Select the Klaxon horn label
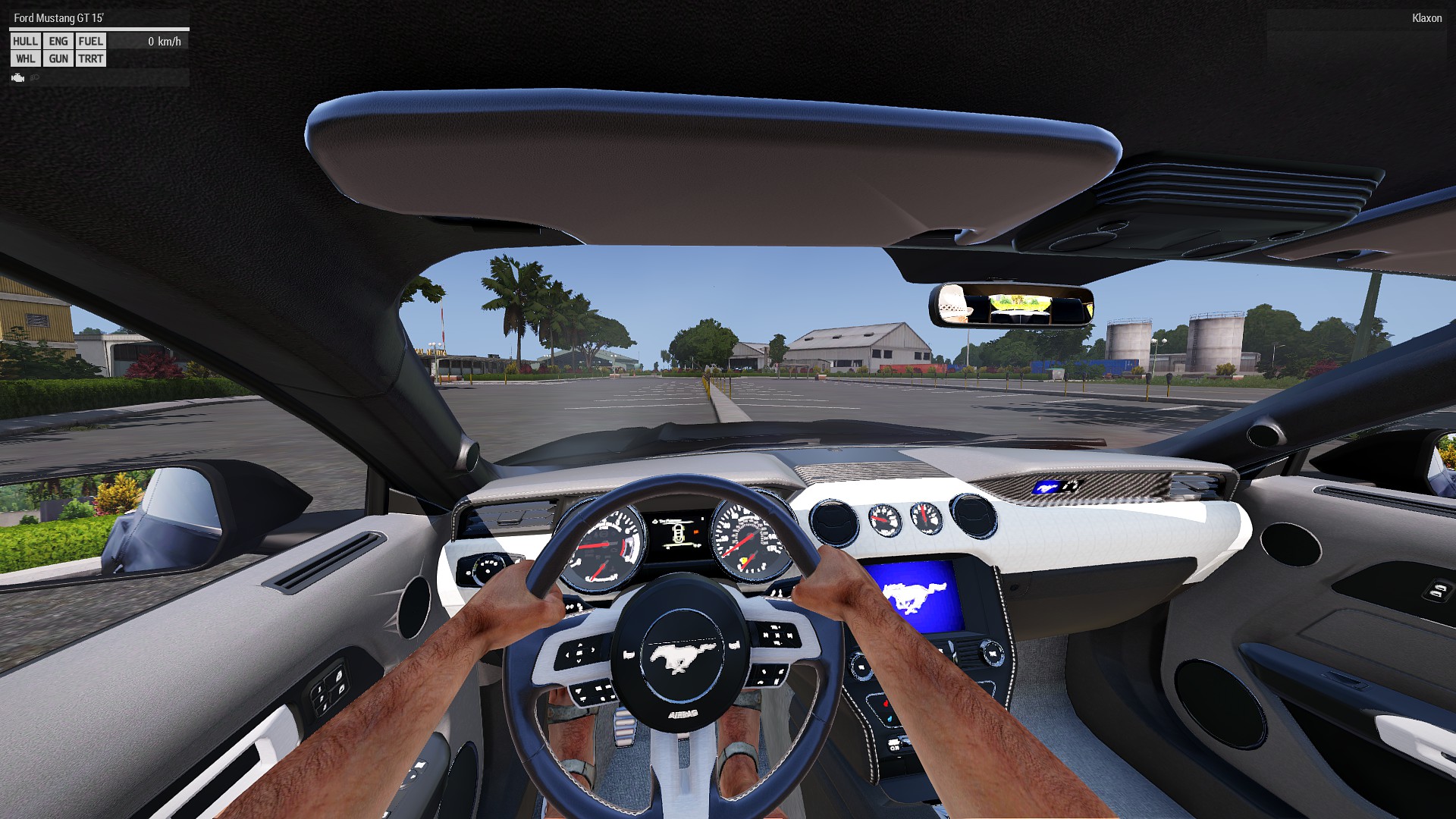The image size is (1456, 819). [x=1426, y=18]
